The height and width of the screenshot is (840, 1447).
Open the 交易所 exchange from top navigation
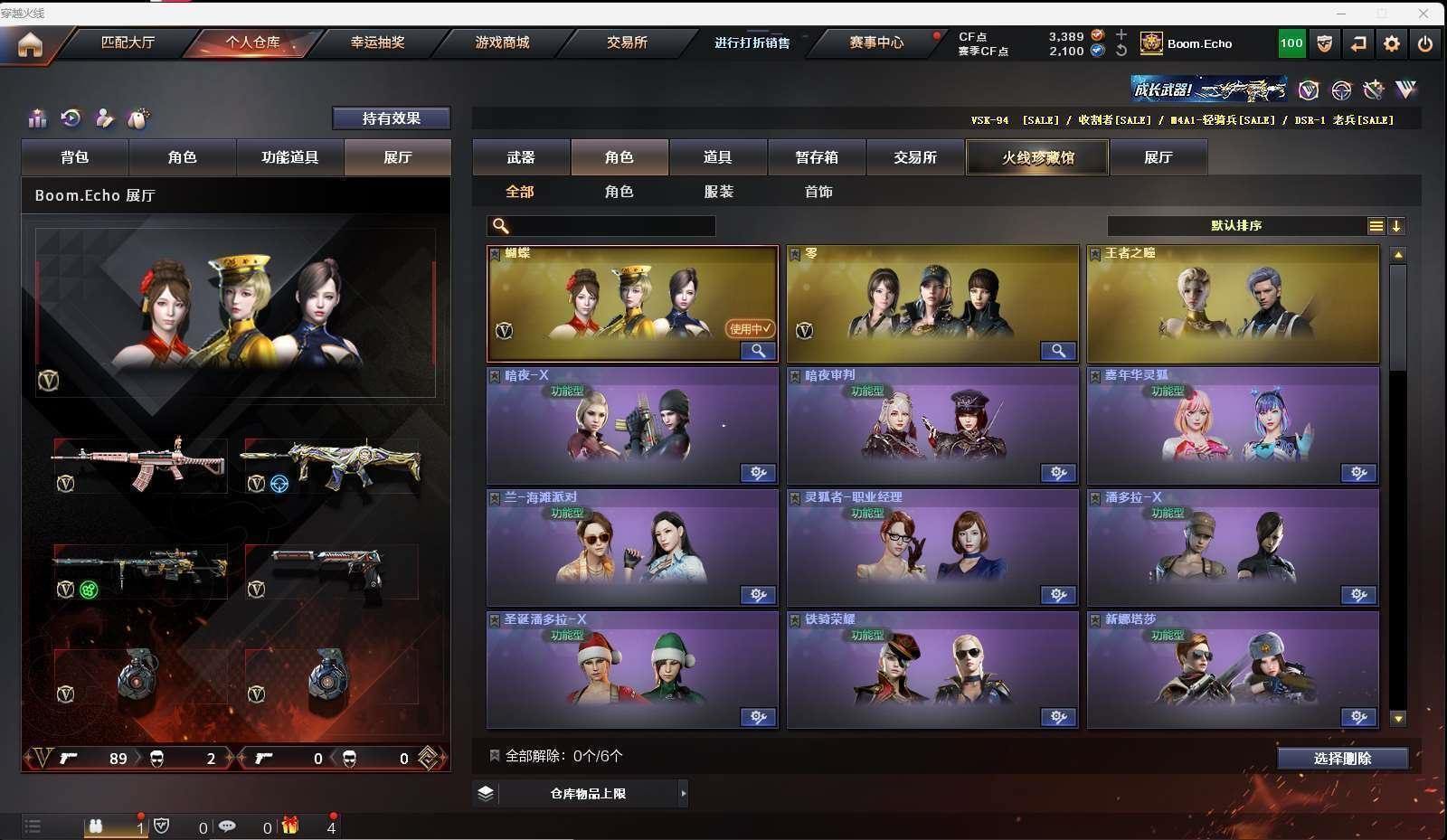click(x=627, y=42)
